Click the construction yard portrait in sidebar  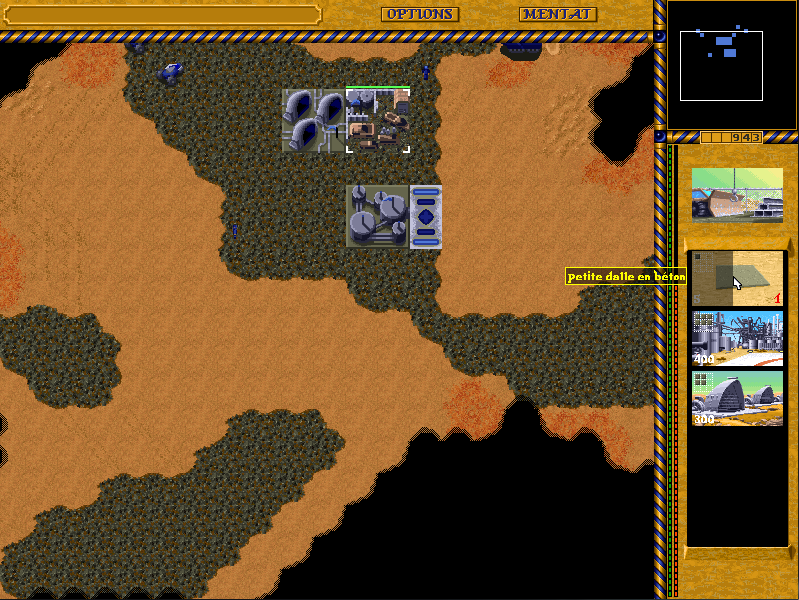click(x=737, y=194)
